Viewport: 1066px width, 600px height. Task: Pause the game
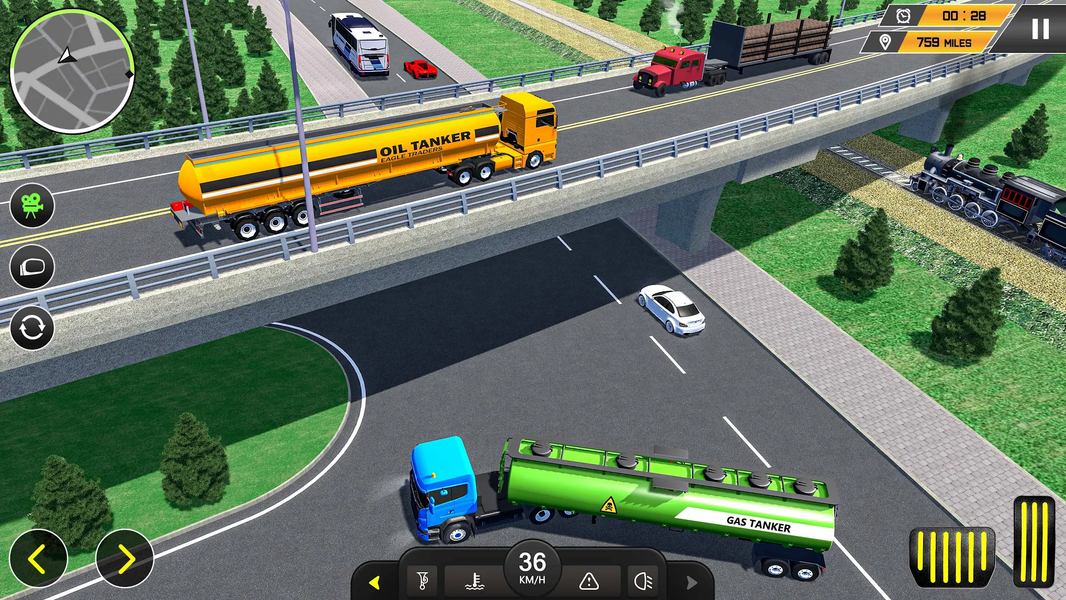(1040, 28)
